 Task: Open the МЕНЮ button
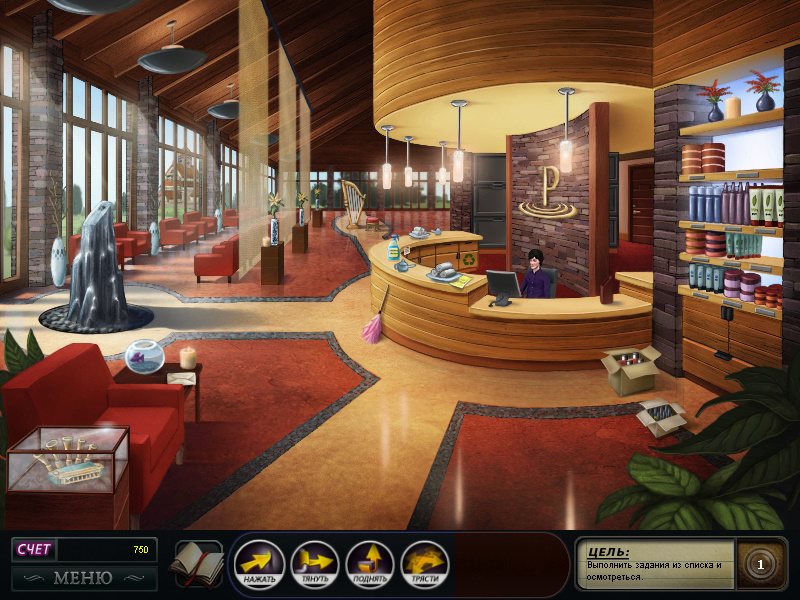coord(83,578)
